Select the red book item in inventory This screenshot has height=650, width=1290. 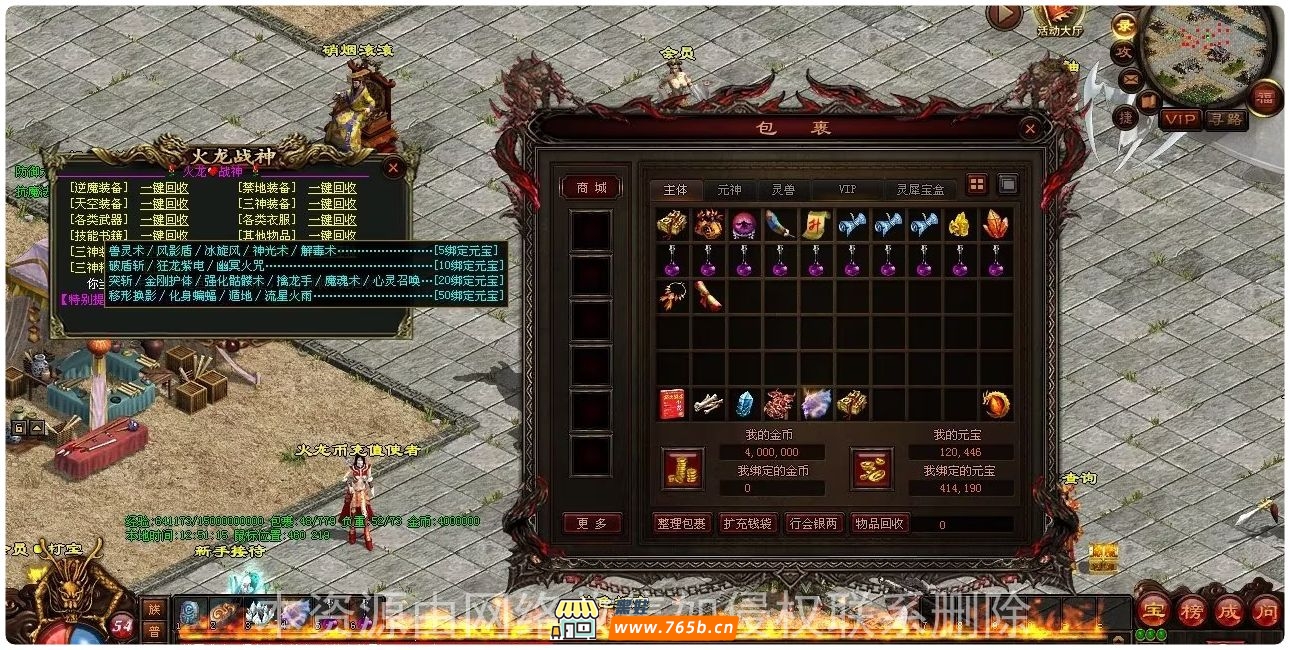671,404
